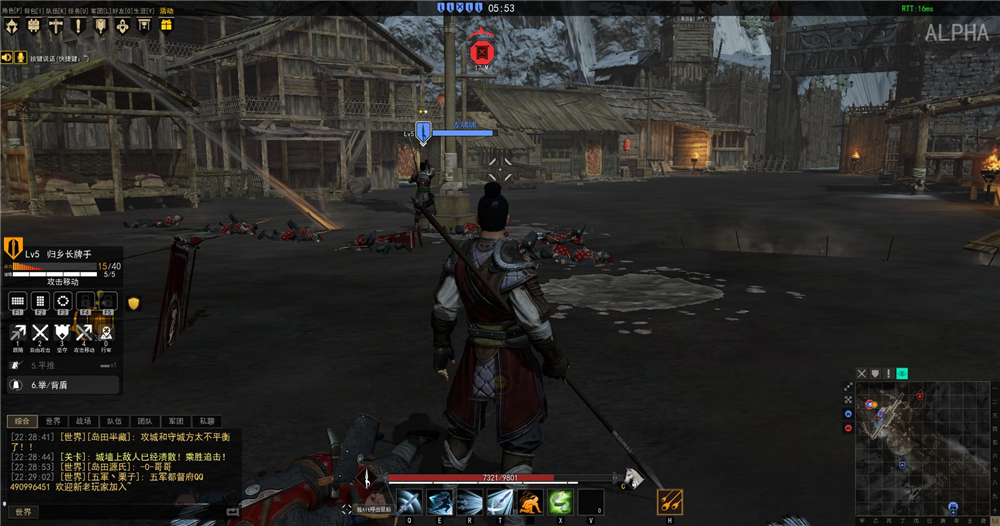Switch to the 私聊 chat tab
1000x526 pixels.
207,421
